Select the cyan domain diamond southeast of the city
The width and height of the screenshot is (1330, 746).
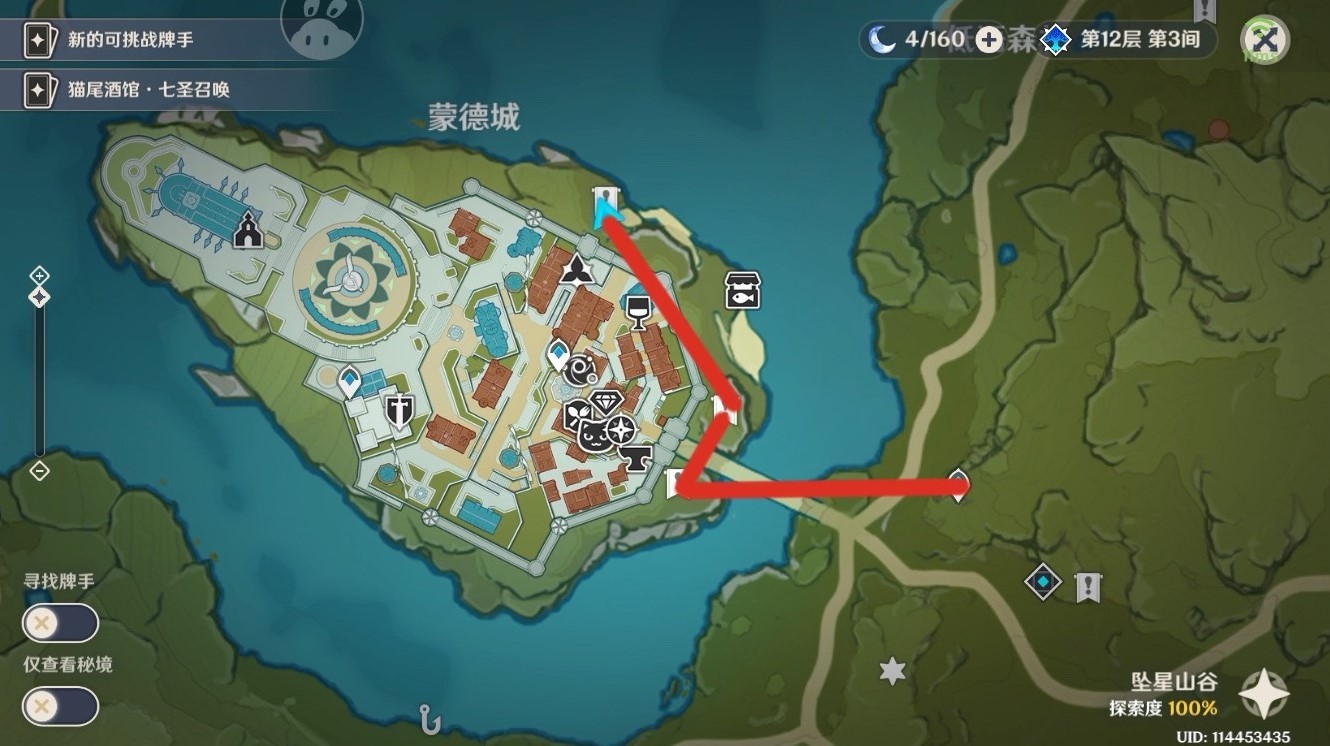tap(1042, 581)
